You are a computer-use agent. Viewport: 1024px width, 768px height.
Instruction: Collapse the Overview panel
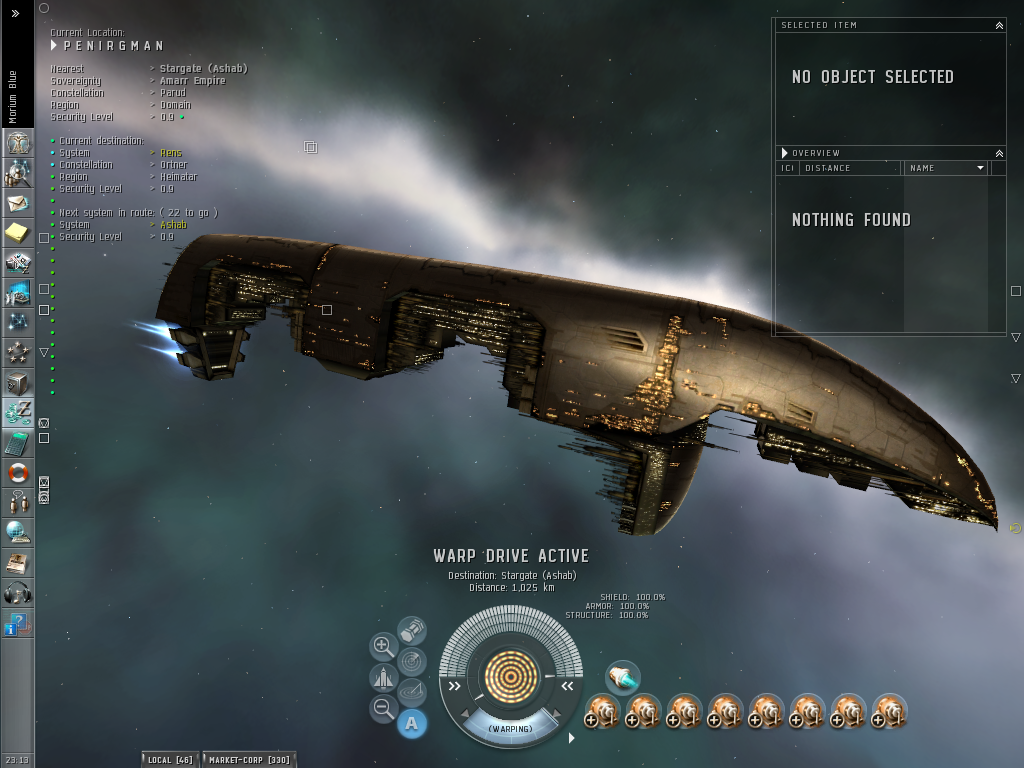[999, 153]
